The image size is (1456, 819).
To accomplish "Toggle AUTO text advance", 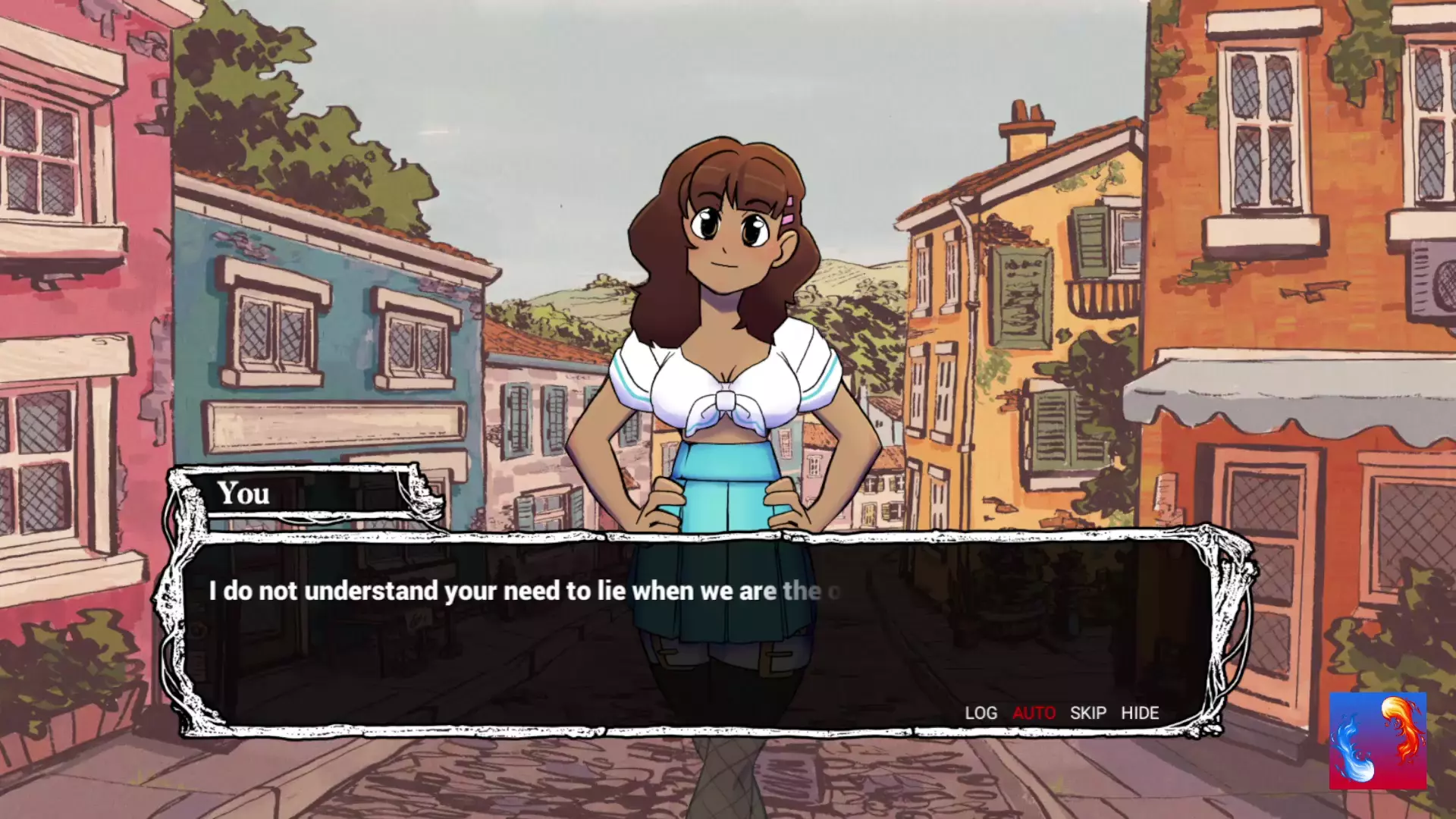I will (x=1034, y=713).
